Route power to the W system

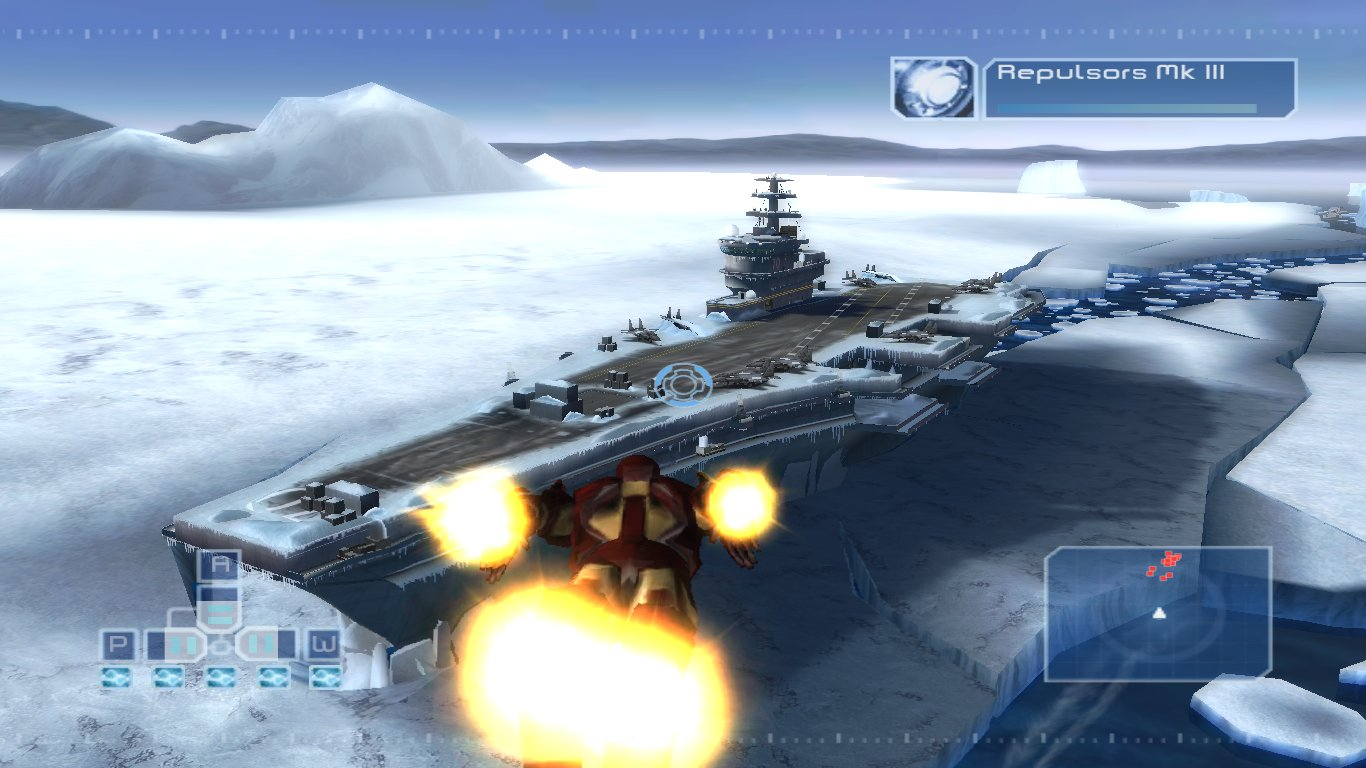click(324, 645)
